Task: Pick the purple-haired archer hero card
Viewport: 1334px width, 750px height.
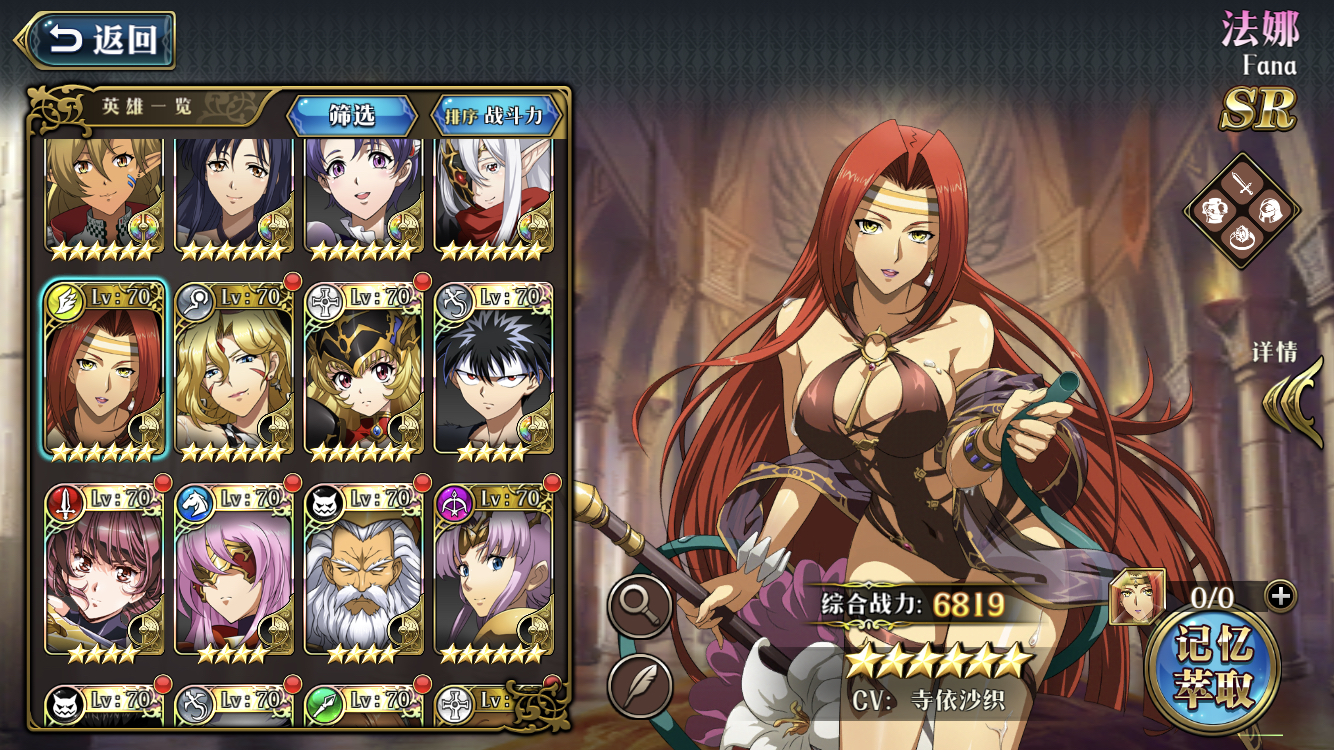Action: click(494, 570)
